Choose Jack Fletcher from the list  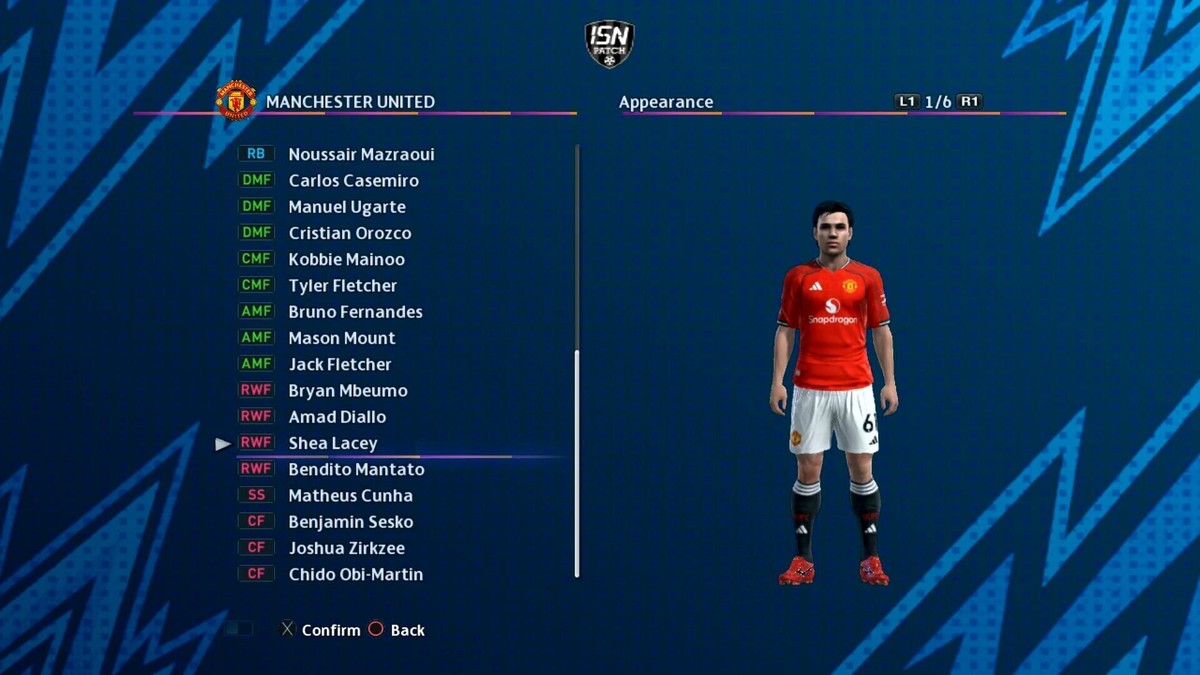[339, 364]
